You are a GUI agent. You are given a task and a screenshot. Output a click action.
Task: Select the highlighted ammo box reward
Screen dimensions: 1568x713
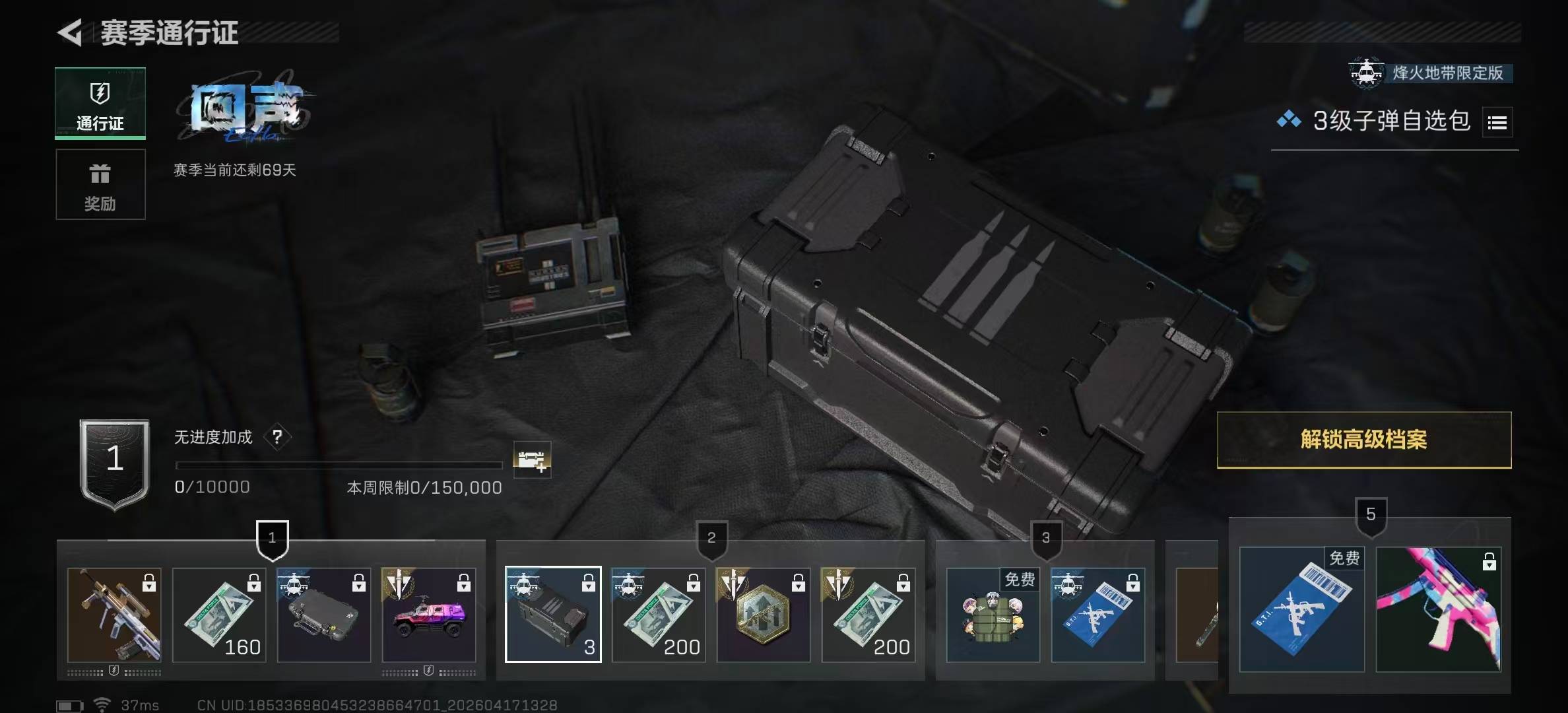[x=553, y=615]
